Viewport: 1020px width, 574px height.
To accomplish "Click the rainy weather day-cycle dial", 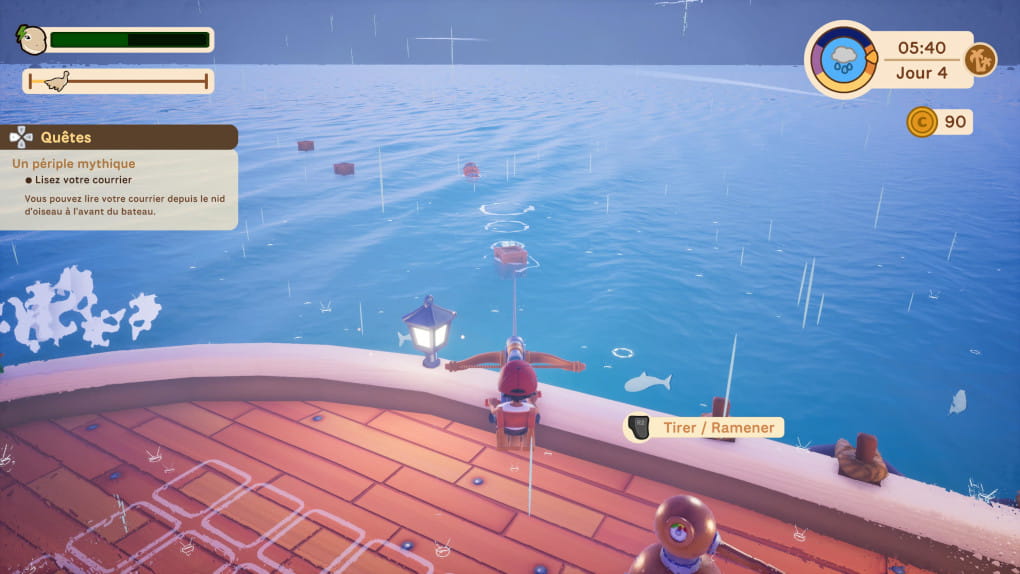I will [x=841, y=59].
